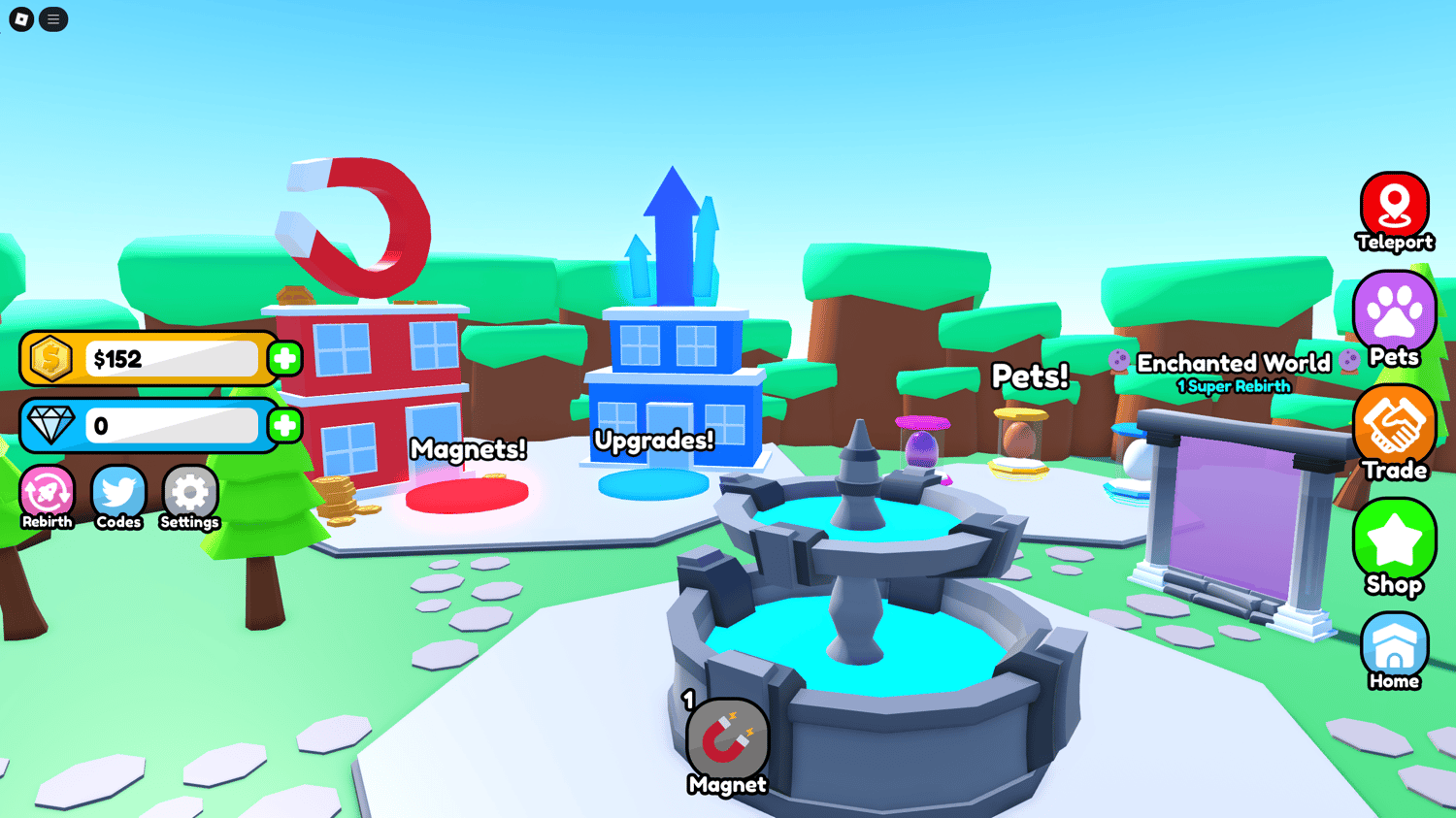Open the Roblox menu in the top-left

point(53,19)
